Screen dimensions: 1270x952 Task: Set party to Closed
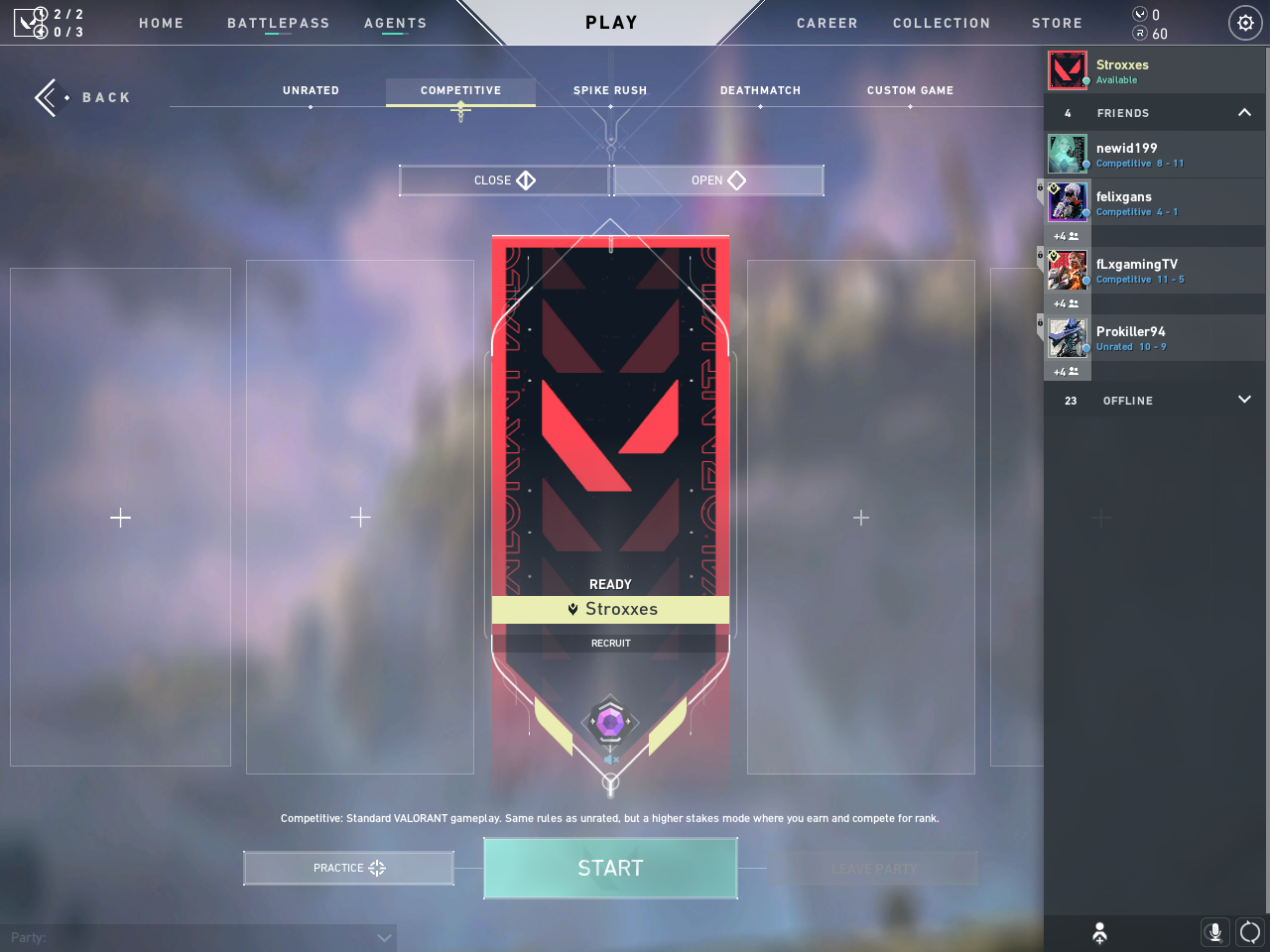point(504,180)
